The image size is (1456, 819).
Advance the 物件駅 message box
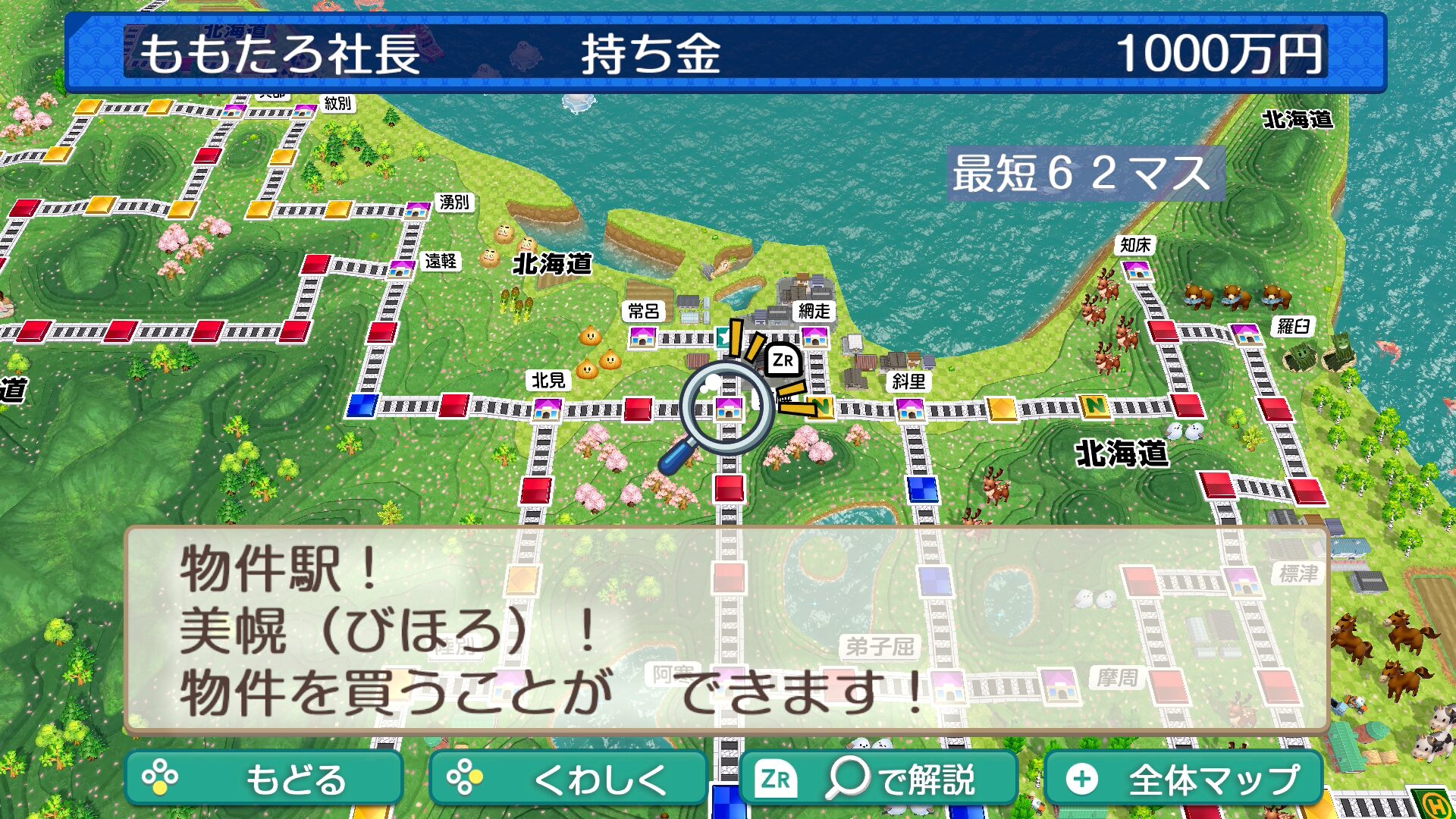click(726, 629)
